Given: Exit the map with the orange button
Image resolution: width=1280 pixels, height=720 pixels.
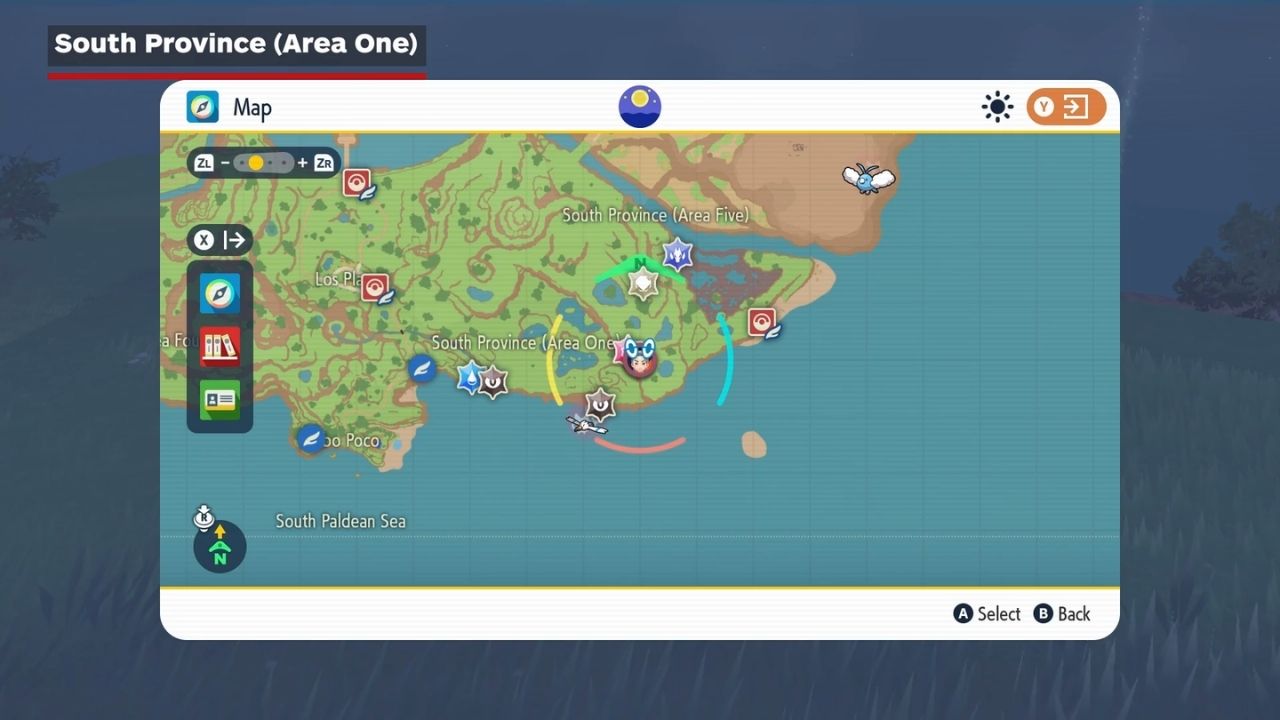Looking at the screenshot, I should pos(1066,107).
